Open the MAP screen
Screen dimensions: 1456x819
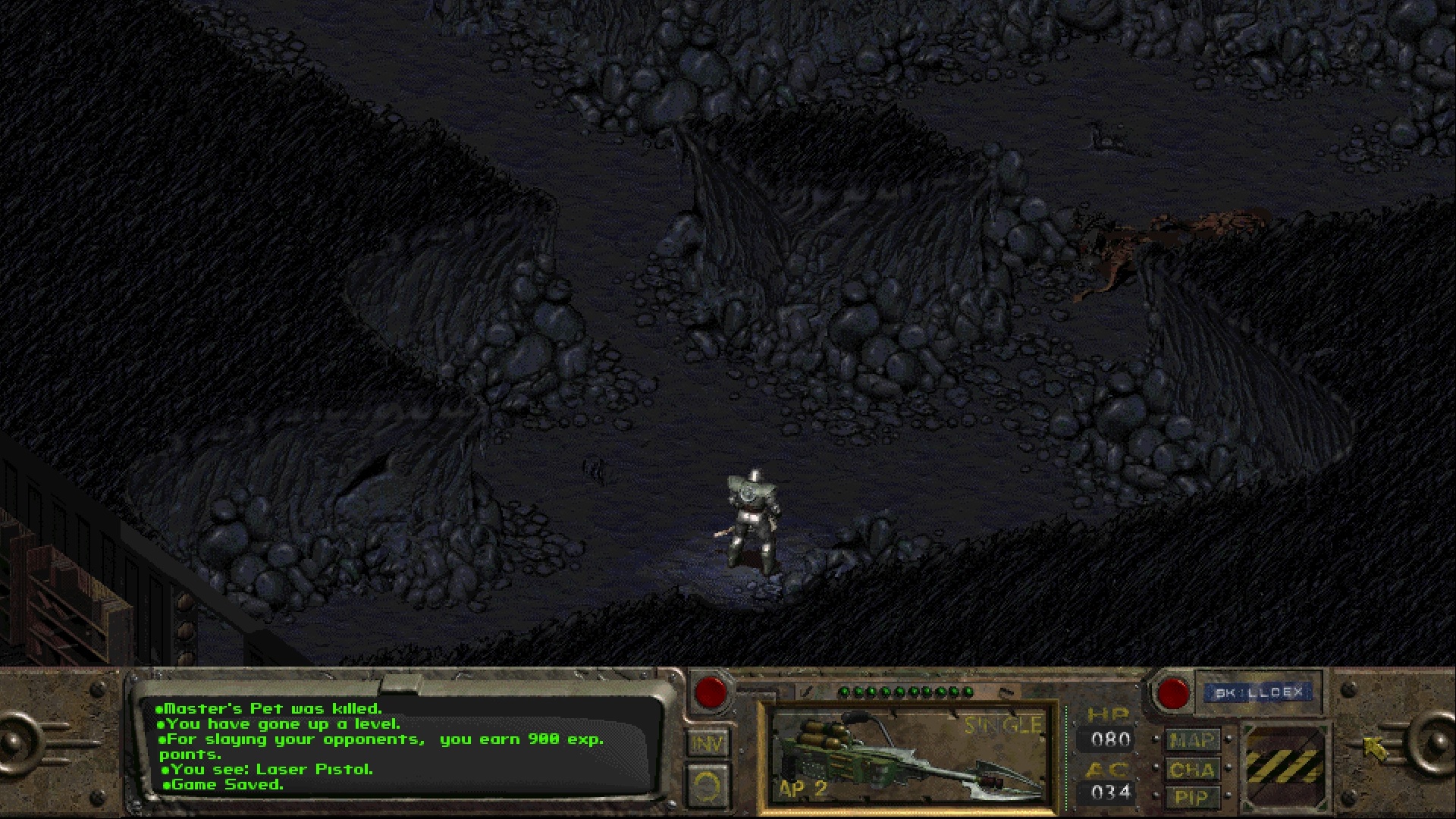pos(1191,740)
